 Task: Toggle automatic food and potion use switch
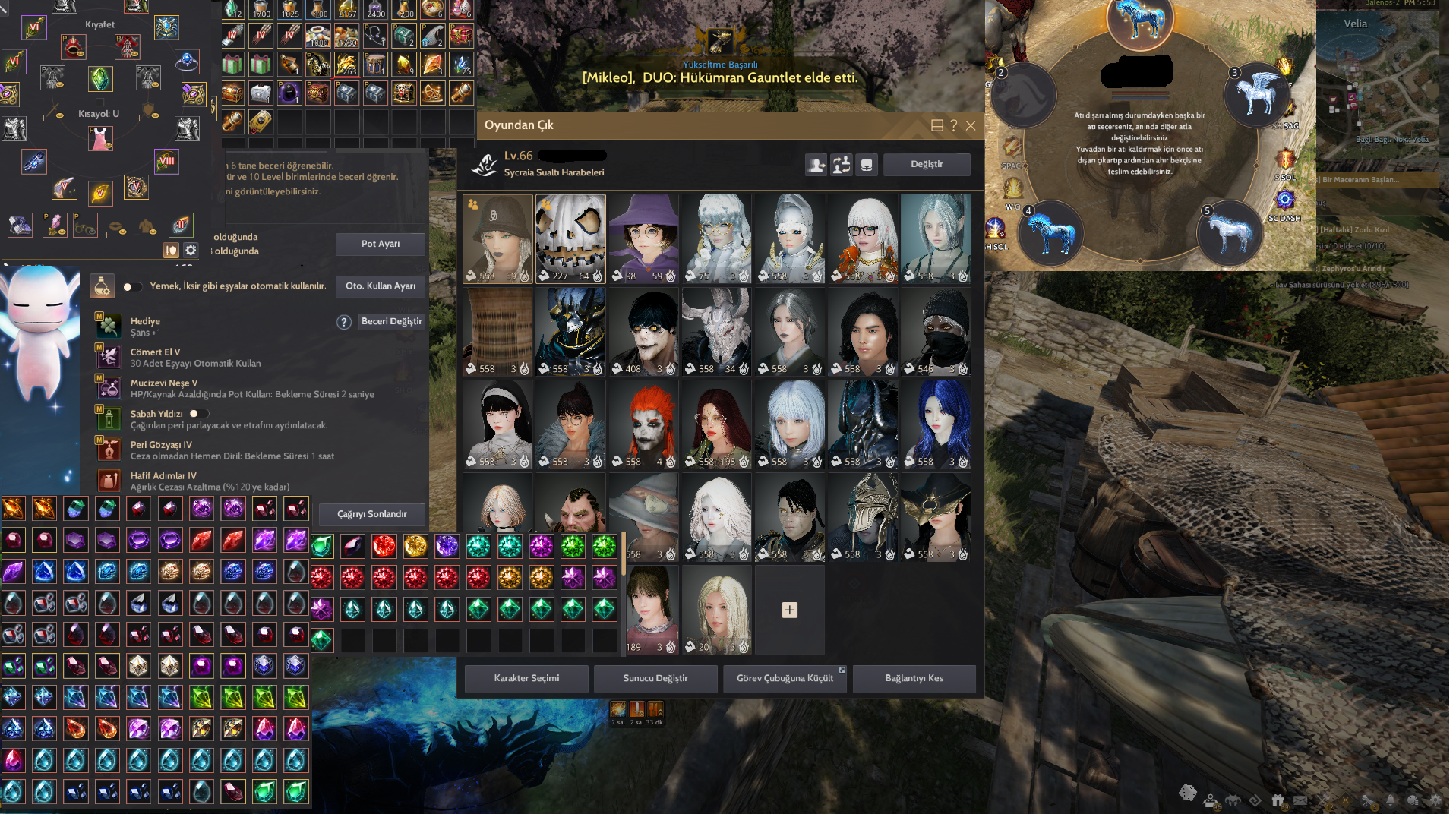pos(132,287)
